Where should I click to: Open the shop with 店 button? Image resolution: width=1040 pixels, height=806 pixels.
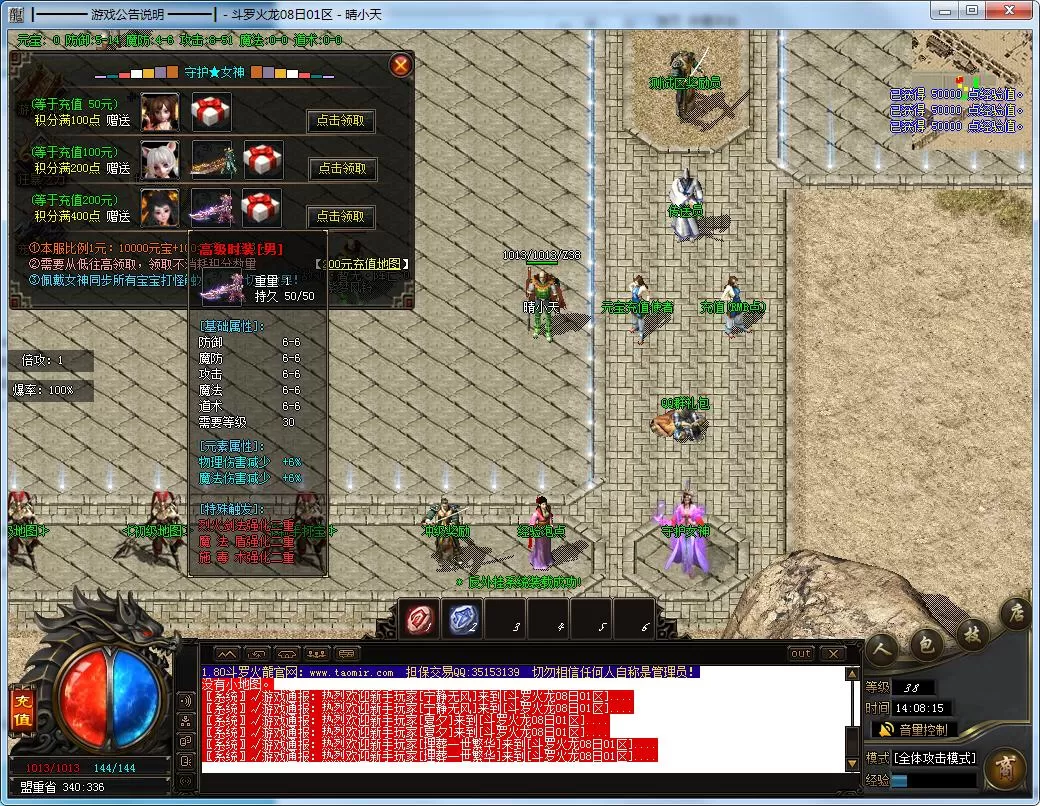point(1015,611)
